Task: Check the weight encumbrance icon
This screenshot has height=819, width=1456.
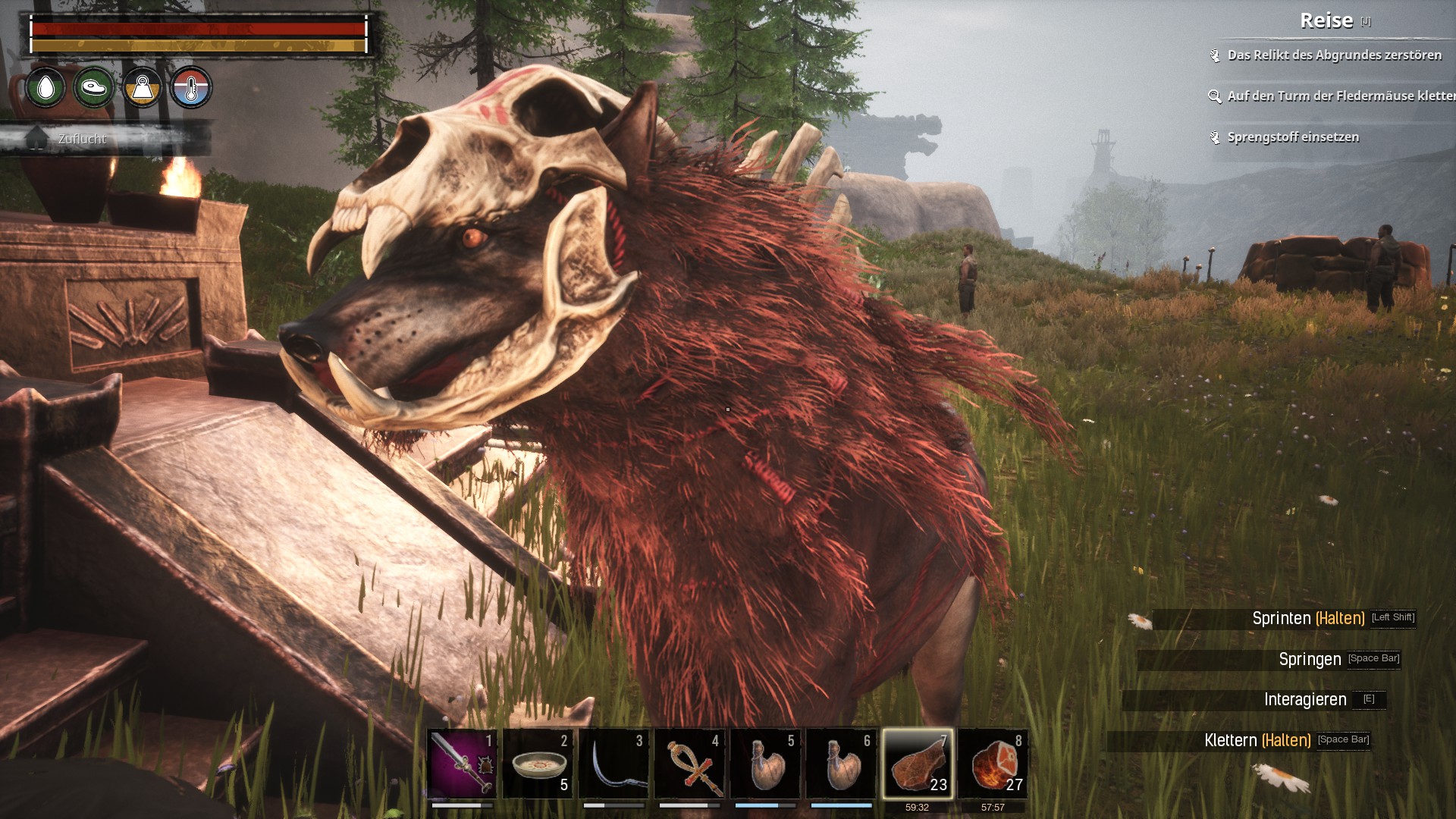Action: click(x=143, y=88)
